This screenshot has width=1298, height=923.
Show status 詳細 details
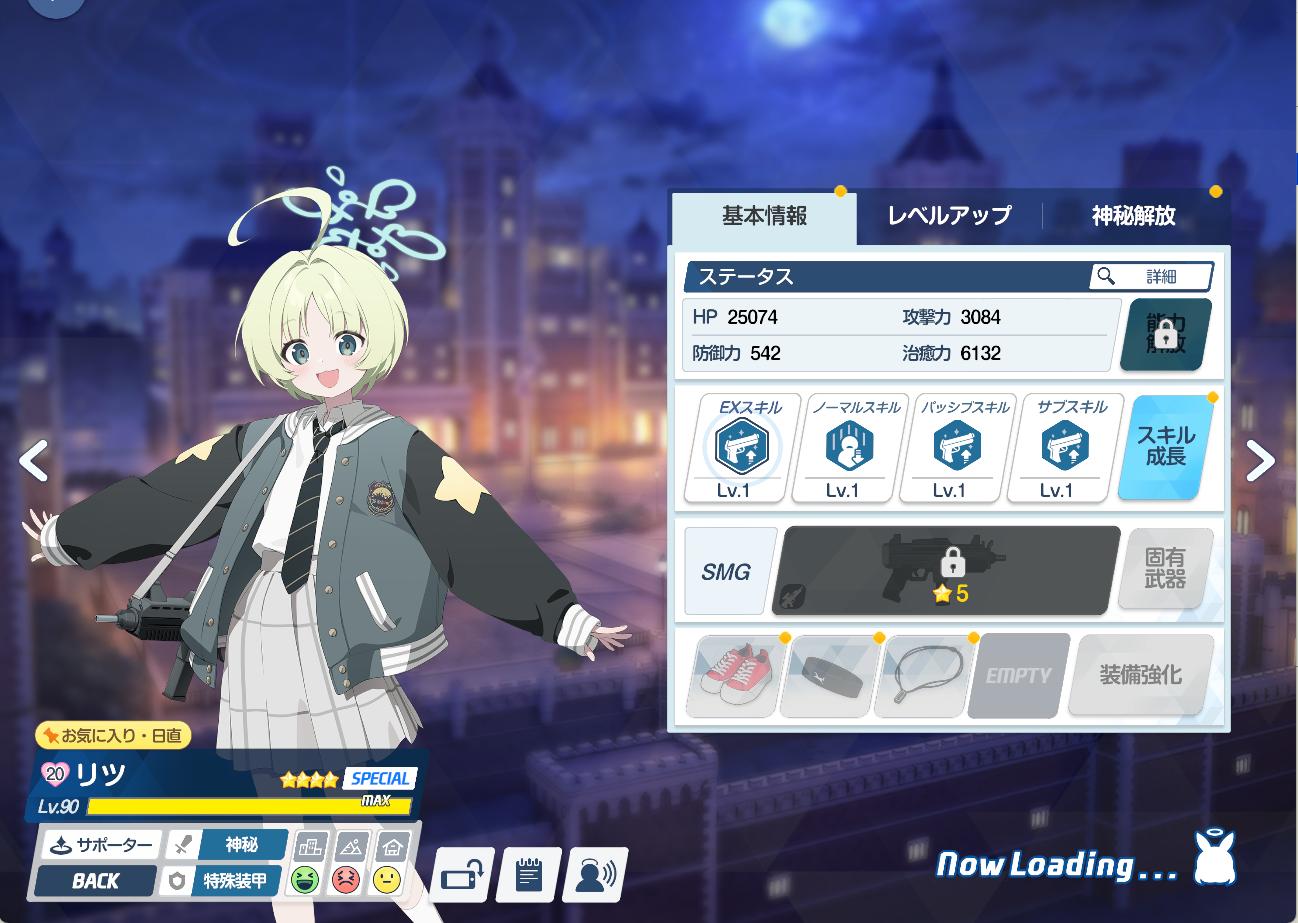tap(1150, 276)
